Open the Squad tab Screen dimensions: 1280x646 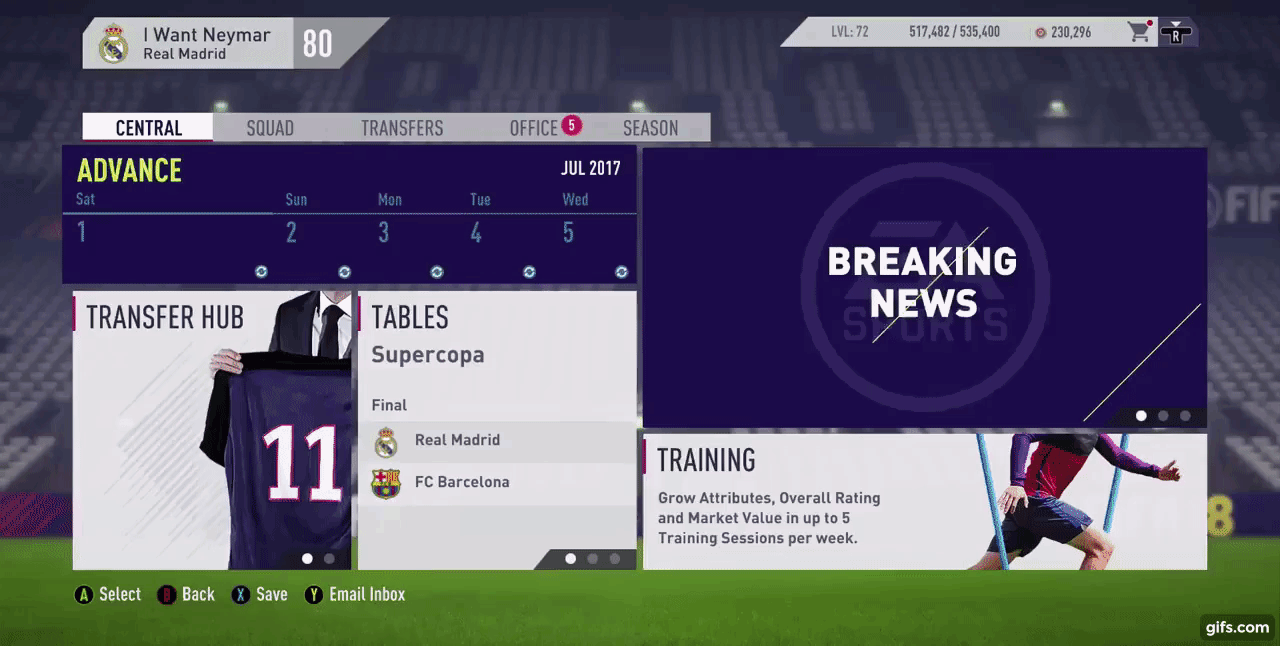270,128
